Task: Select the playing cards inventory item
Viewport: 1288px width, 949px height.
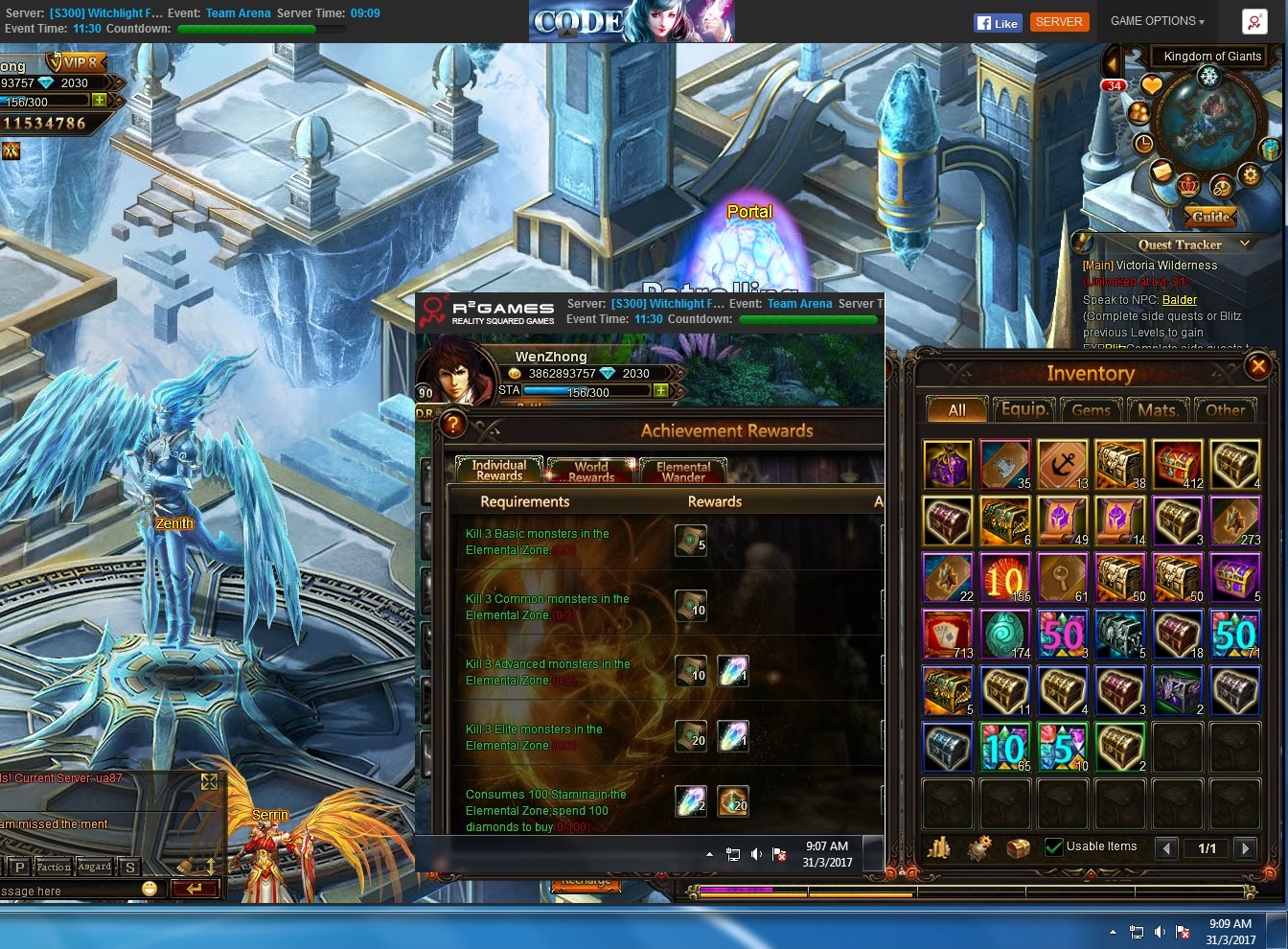Action: [947, 635]
